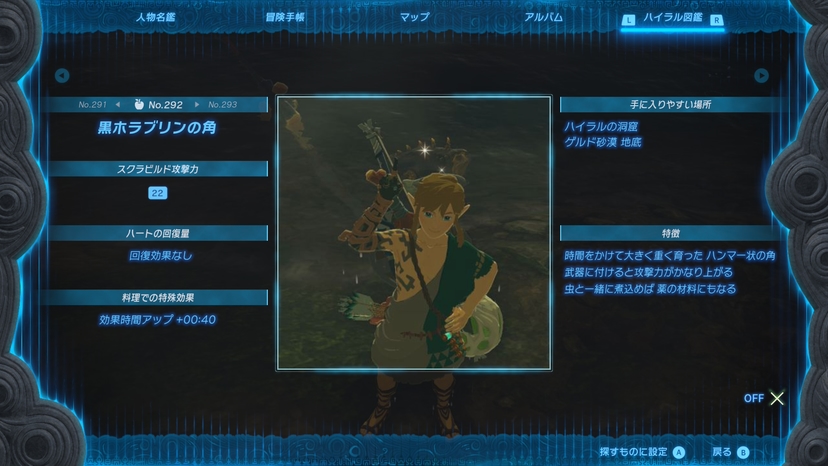The height and width of the screenshot is (466, 828).
Task: Go back with the 戻る button
Action: click(728, 452)
